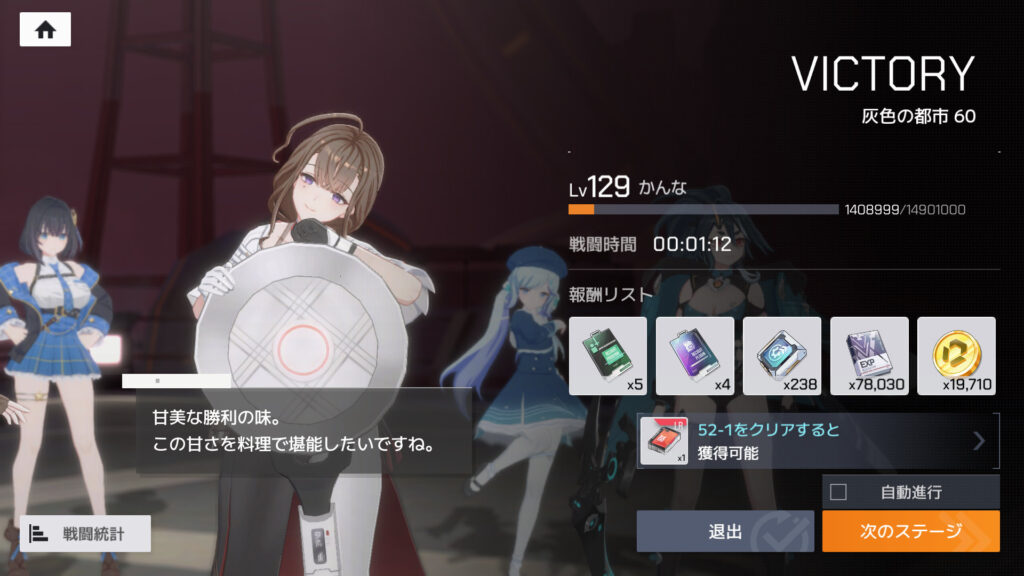Inspect the blue core reward x238
Viewport: 1024px width, 576px height.
[x=781, y=356]
